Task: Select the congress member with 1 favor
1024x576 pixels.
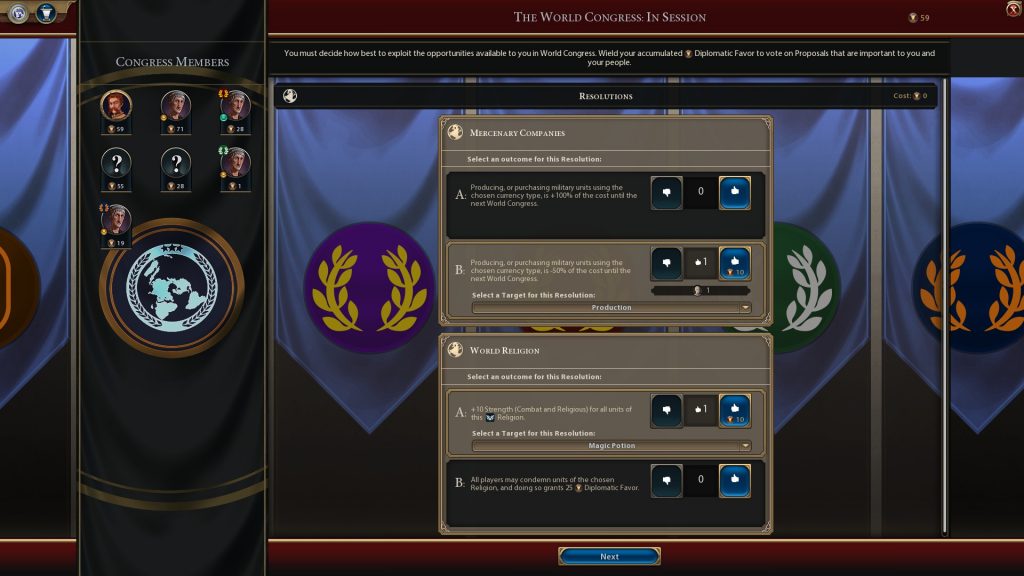Action: (x=235, y=164)
